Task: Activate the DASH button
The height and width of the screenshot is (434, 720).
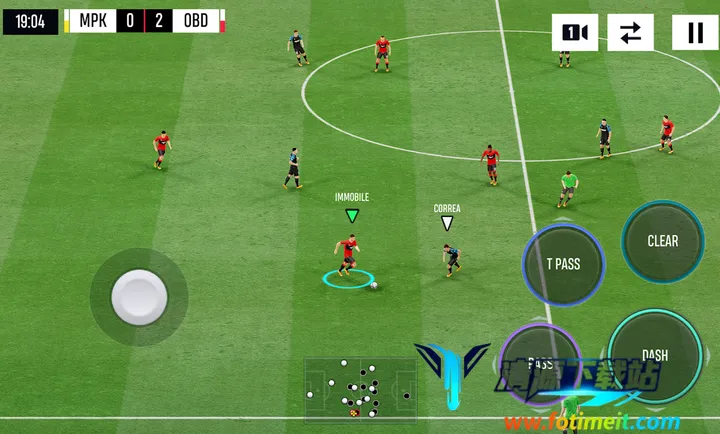Action: tap(655, 355)
